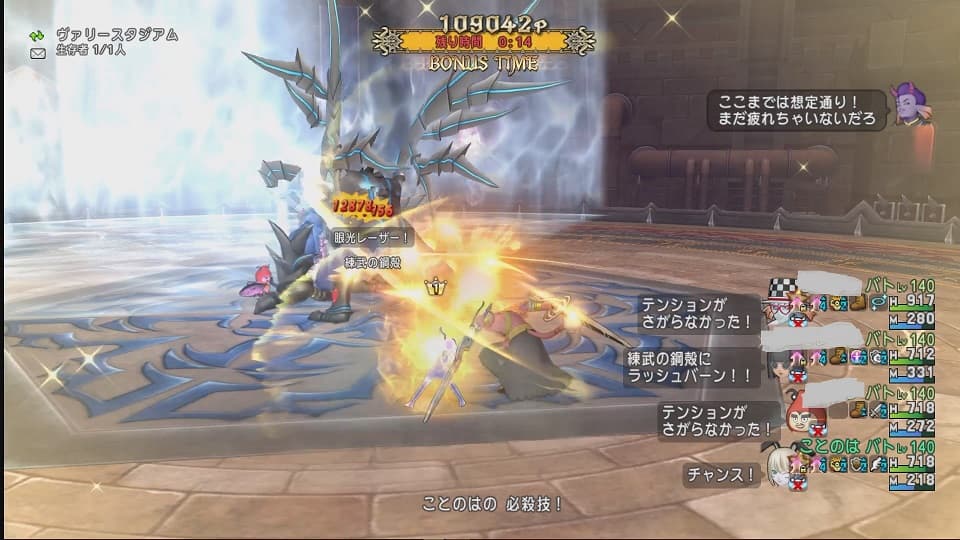Click the purple-haired announcer portrait
The image size is (960, 540).
(911, 104)
